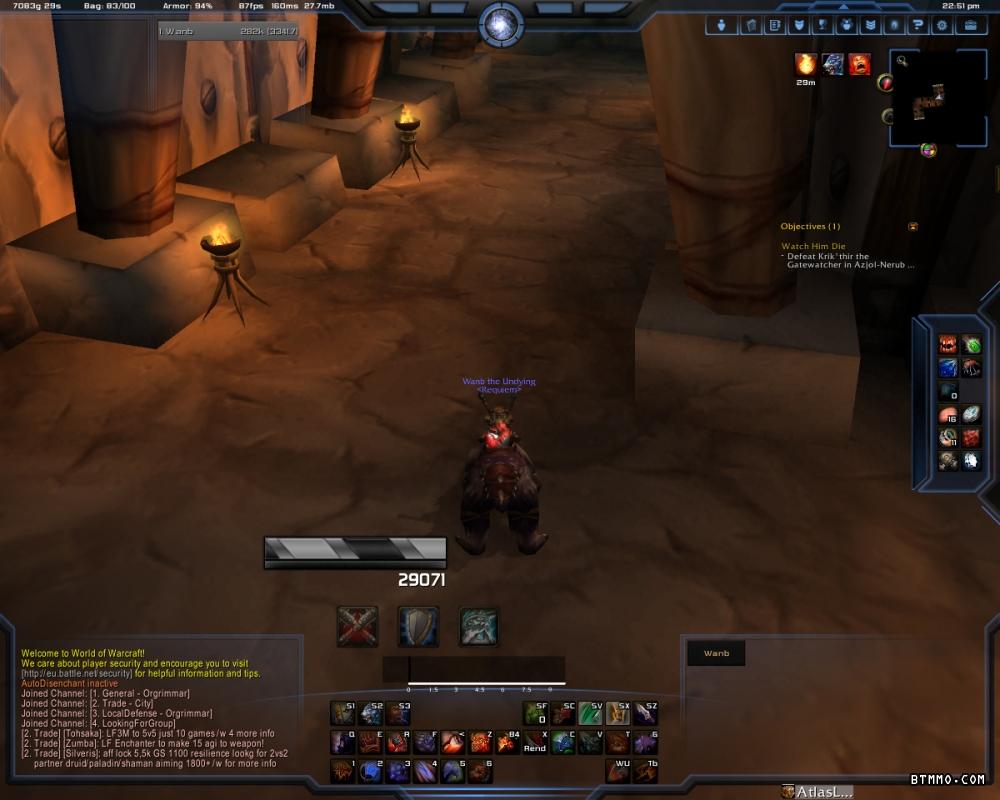Select the Wanb target frame
1000x800 pixels.
coord(716,653)
